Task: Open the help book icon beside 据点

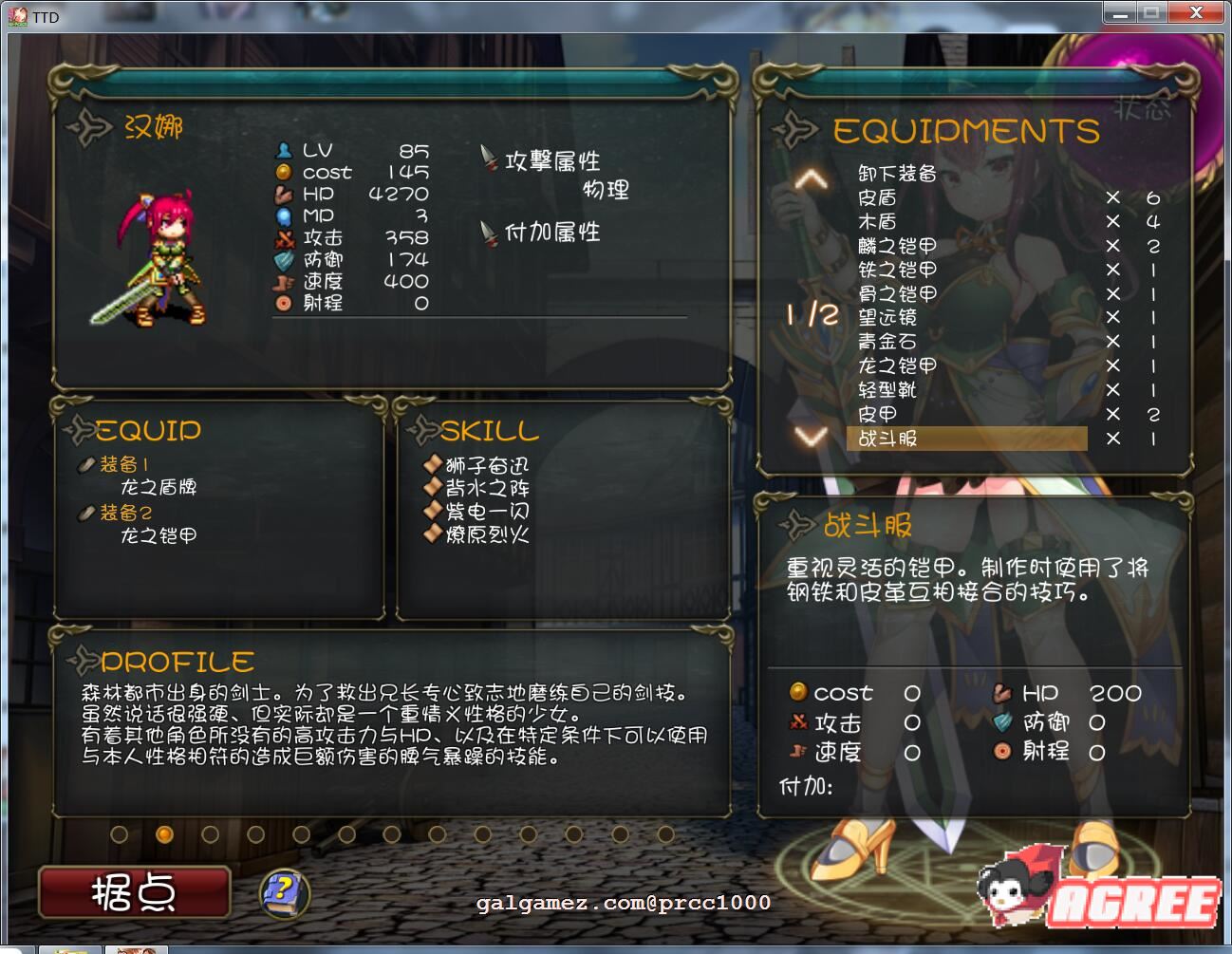Action: click(283, 893)
